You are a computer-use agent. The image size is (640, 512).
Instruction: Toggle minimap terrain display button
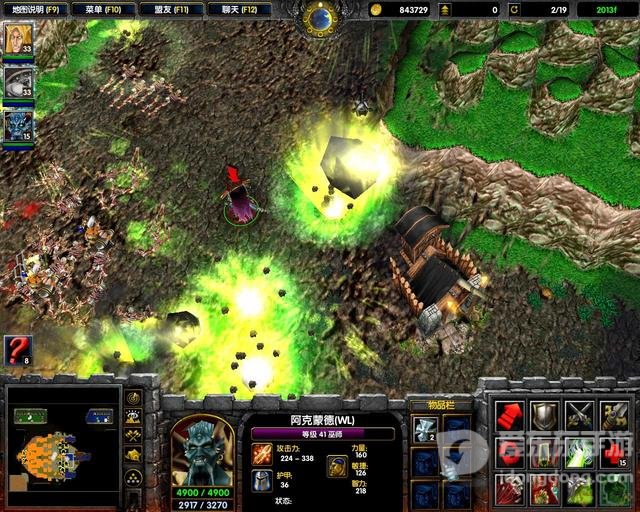[133, 416]
